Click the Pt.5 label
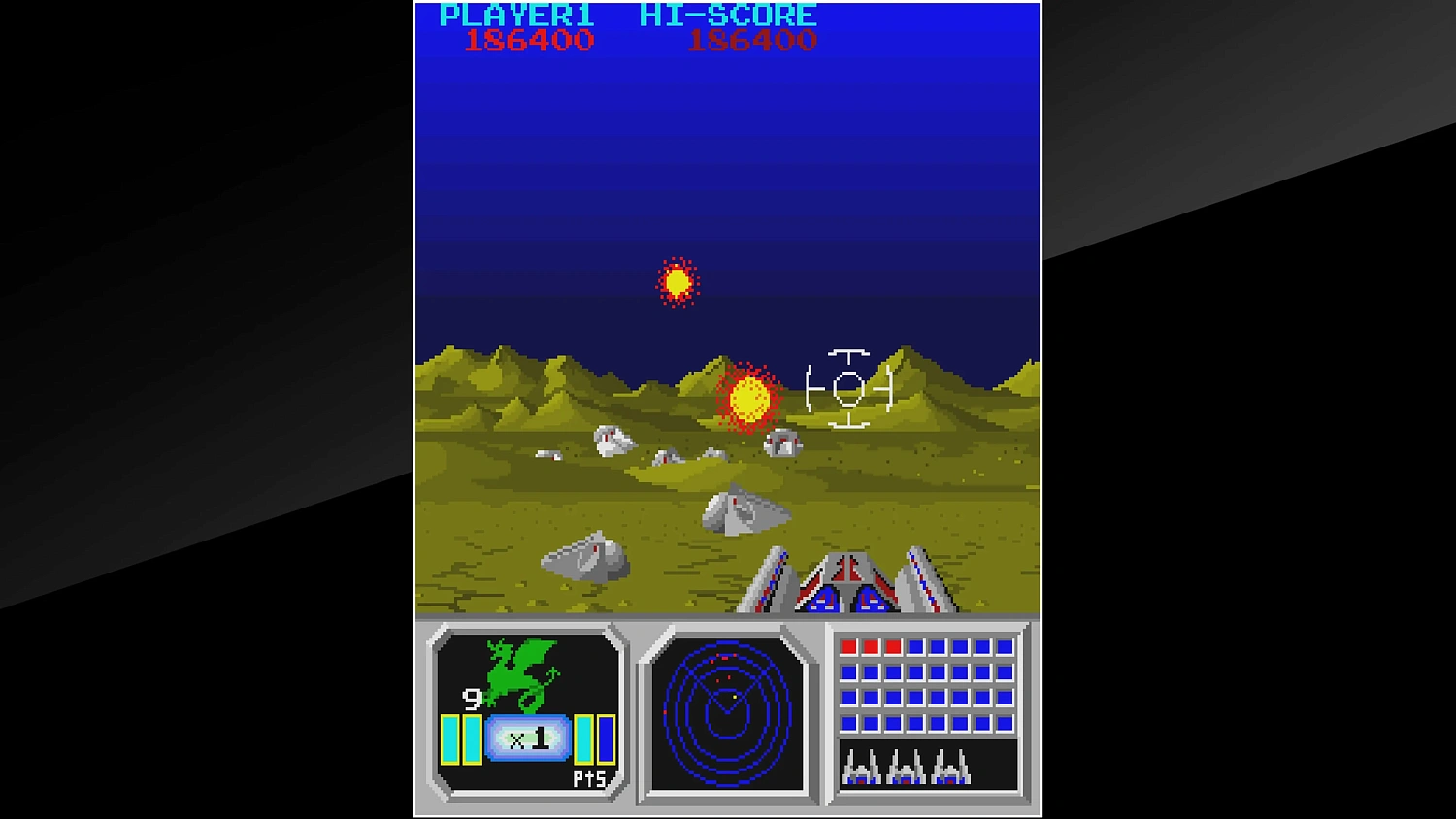1456x819 pixels. pos(590,779)
